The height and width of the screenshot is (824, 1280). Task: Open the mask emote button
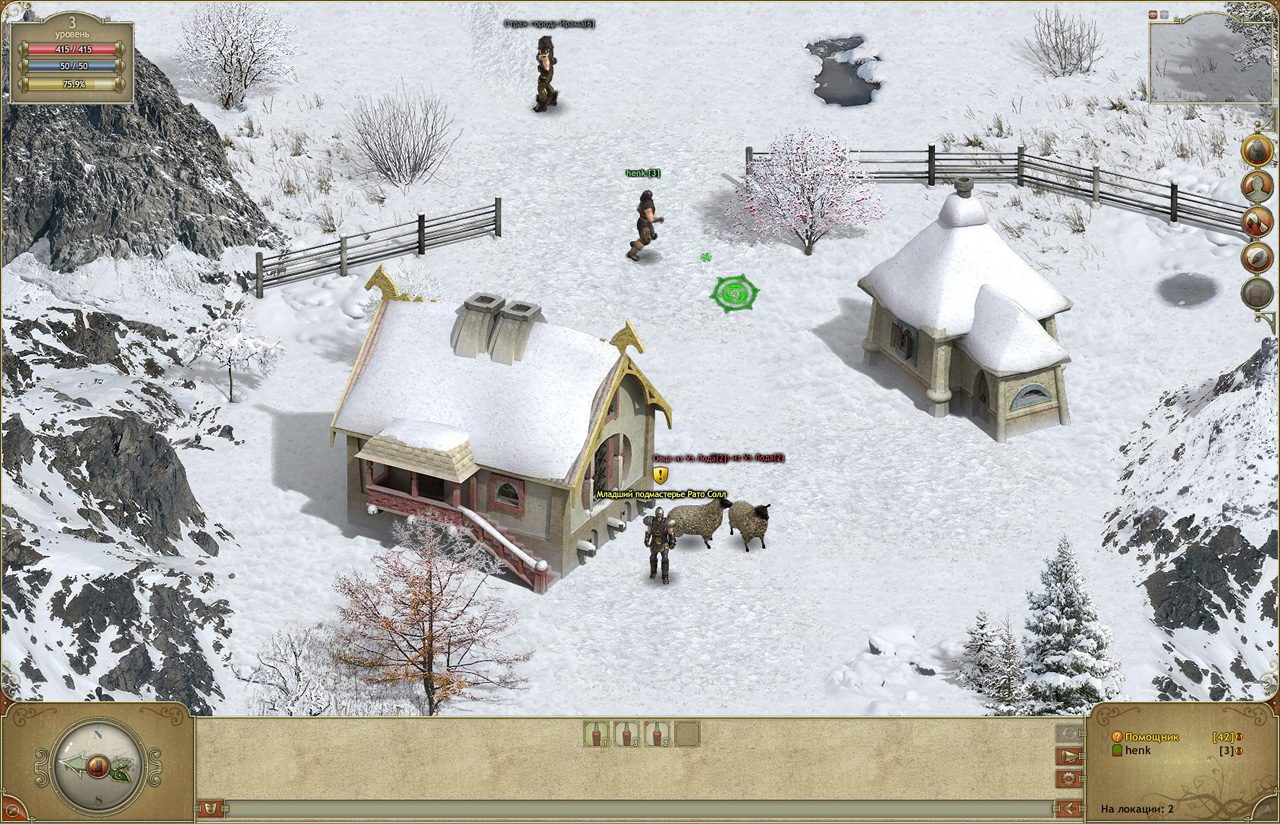(211, 808)
